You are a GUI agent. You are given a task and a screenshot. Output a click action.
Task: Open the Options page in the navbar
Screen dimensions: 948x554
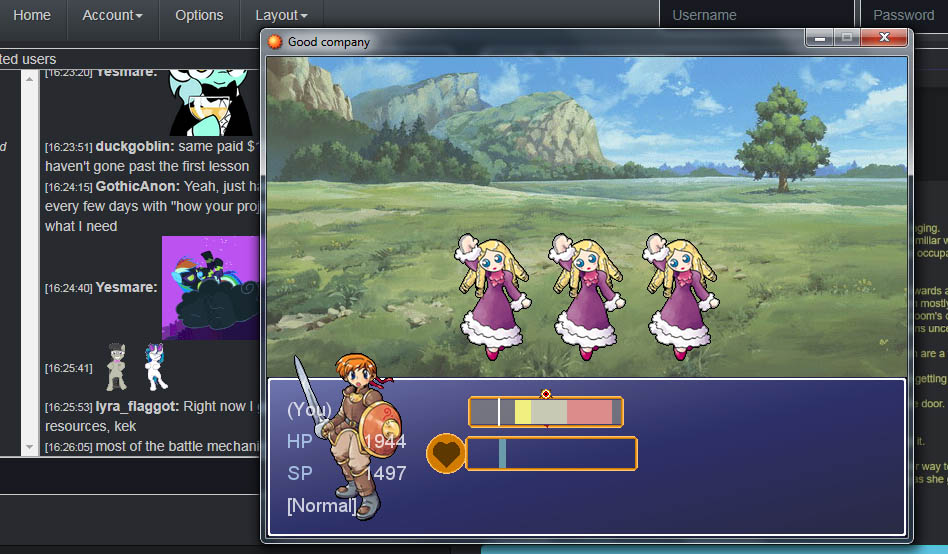199,15
